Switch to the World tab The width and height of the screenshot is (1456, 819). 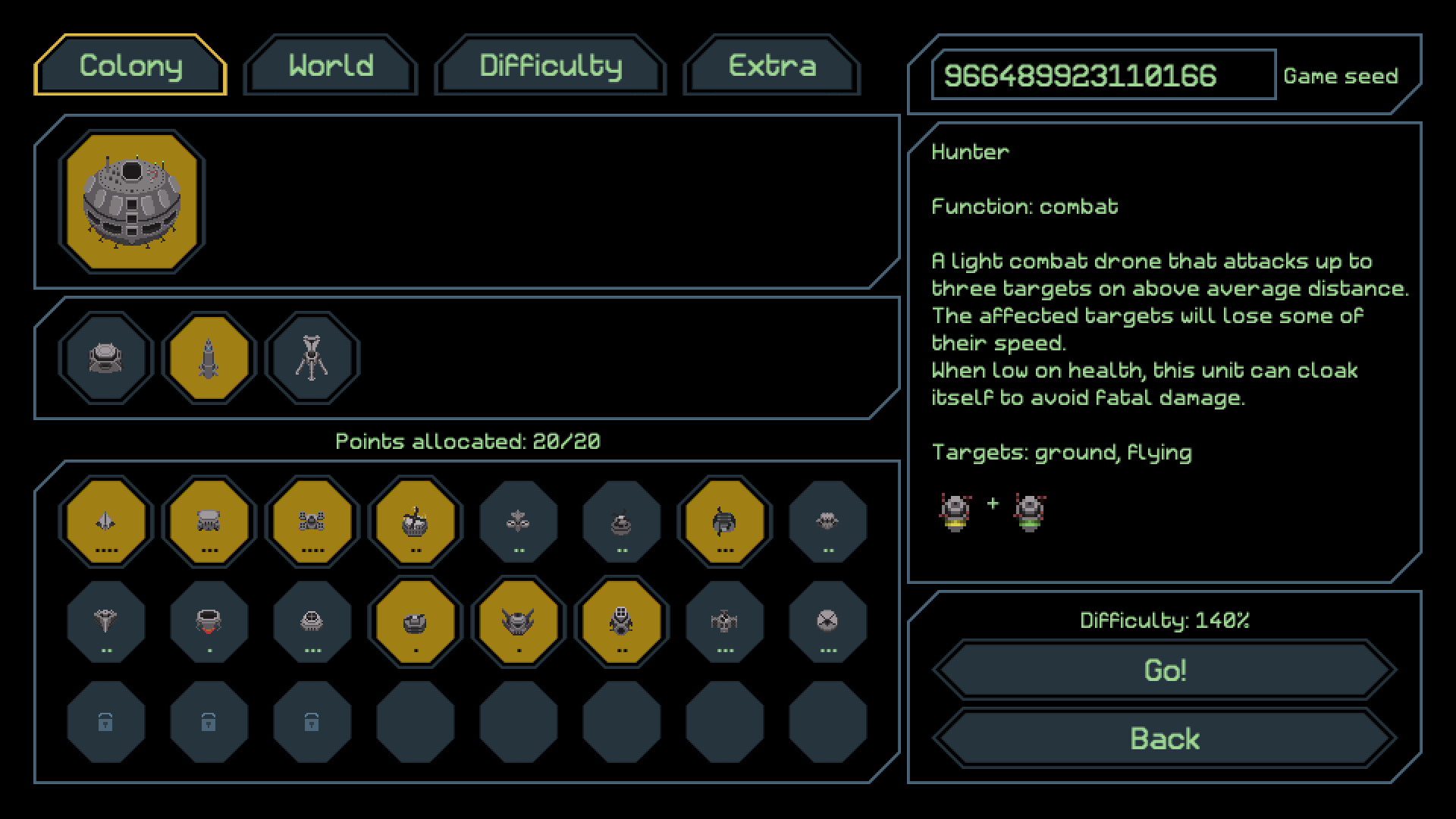coord(331,67)
